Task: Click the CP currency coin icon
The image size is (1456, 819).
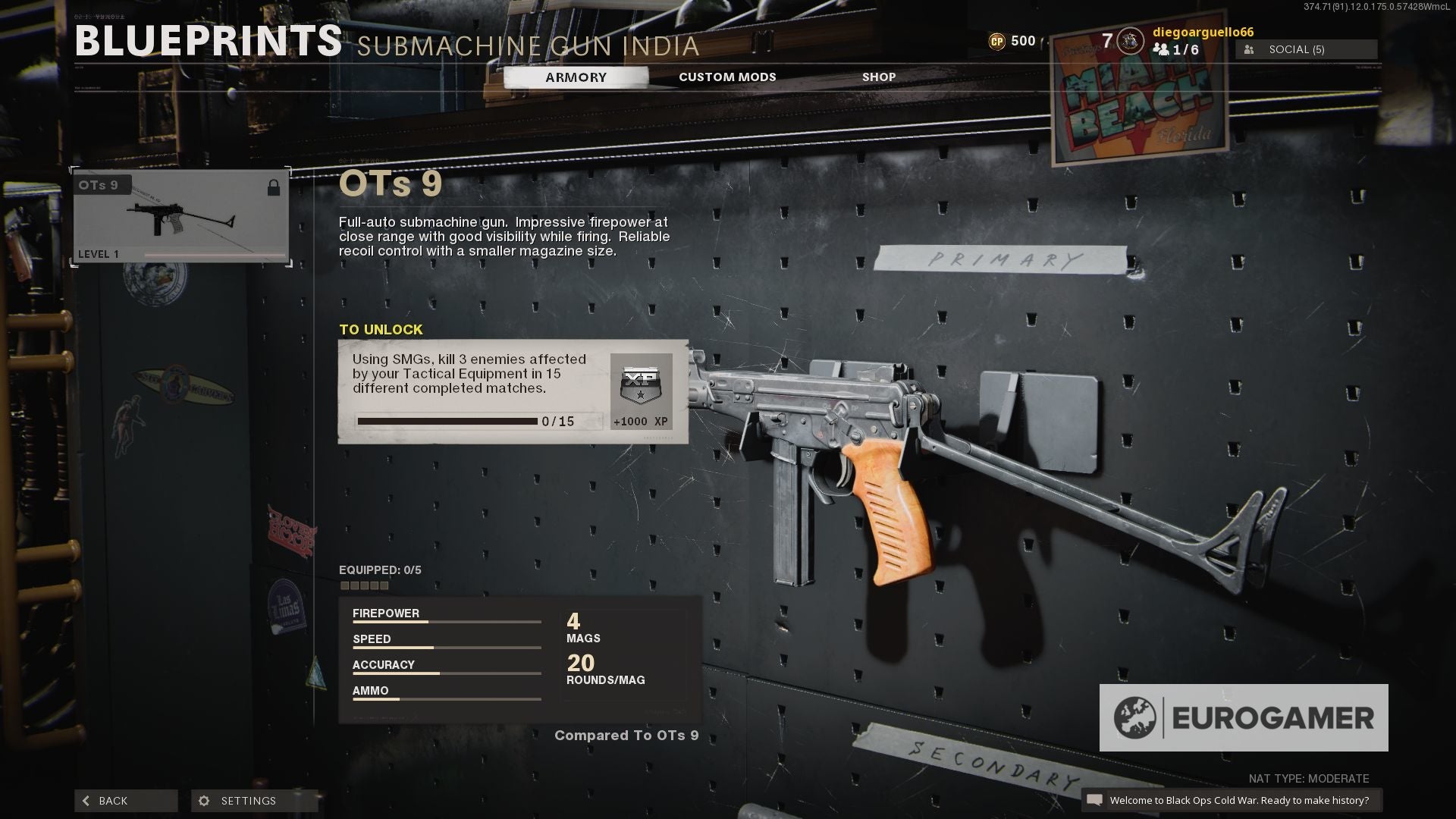Action: click(x=997, y=41)
